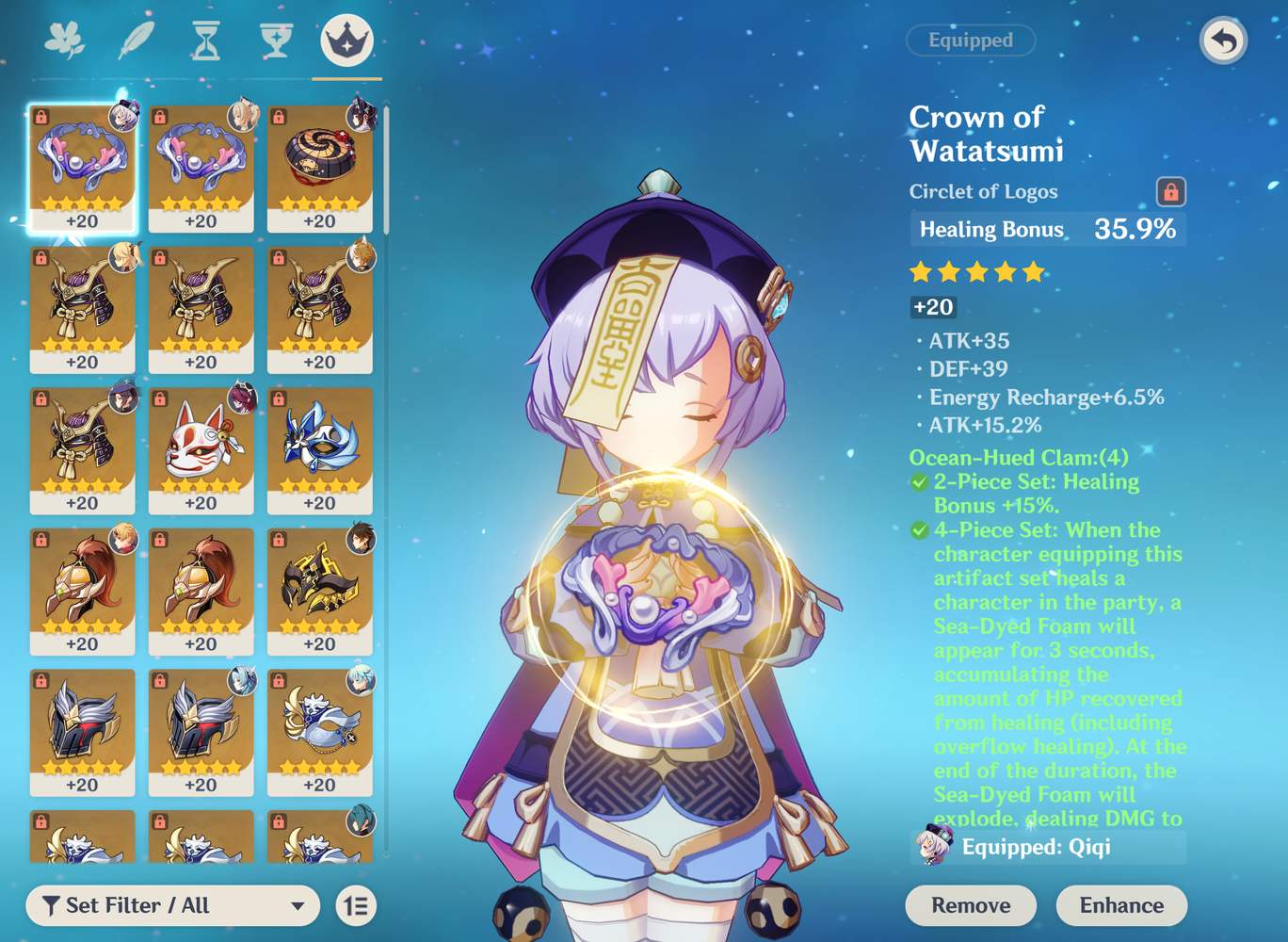
Task: Toggle the lock icon on the fox mask artifact
Action: point(158,398)
